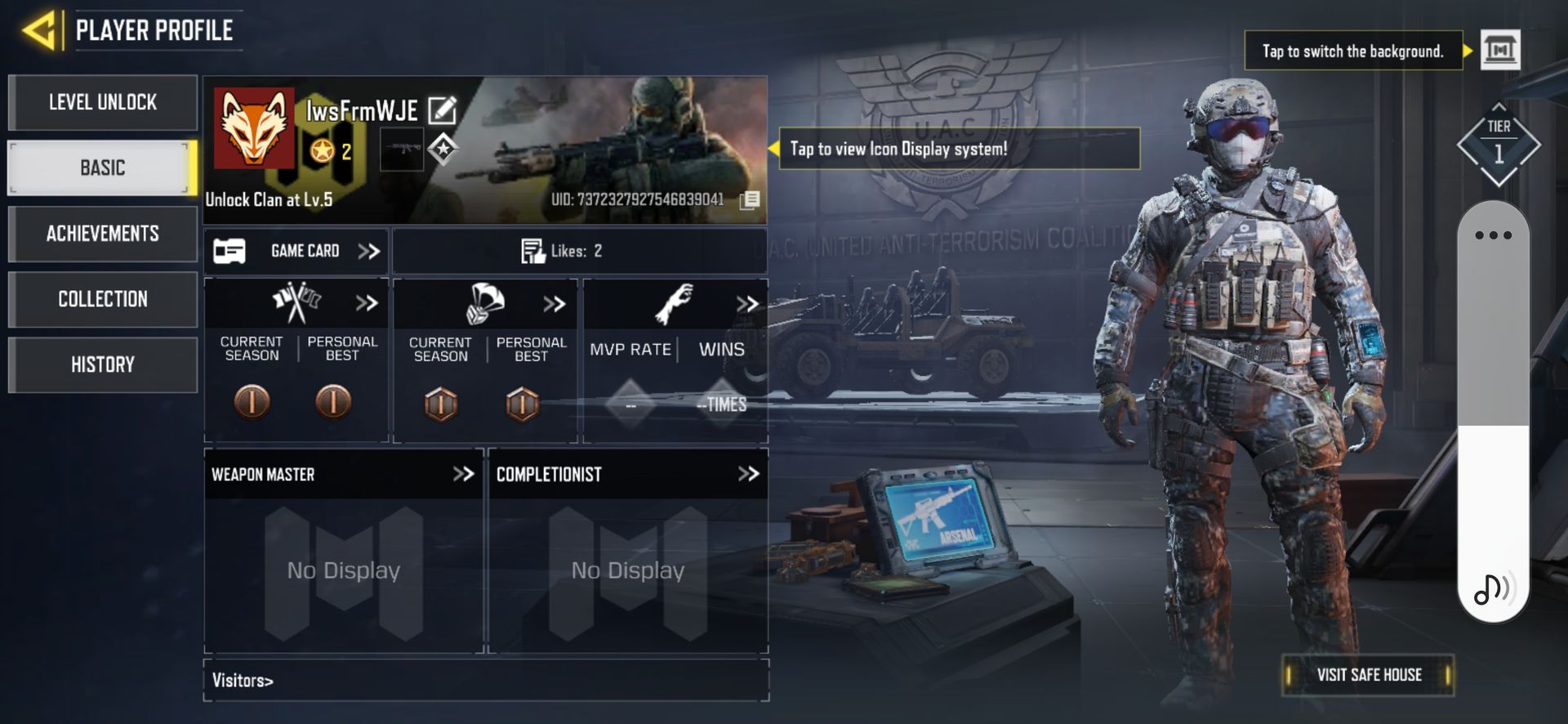Select the Basic tab

(103, 168)
